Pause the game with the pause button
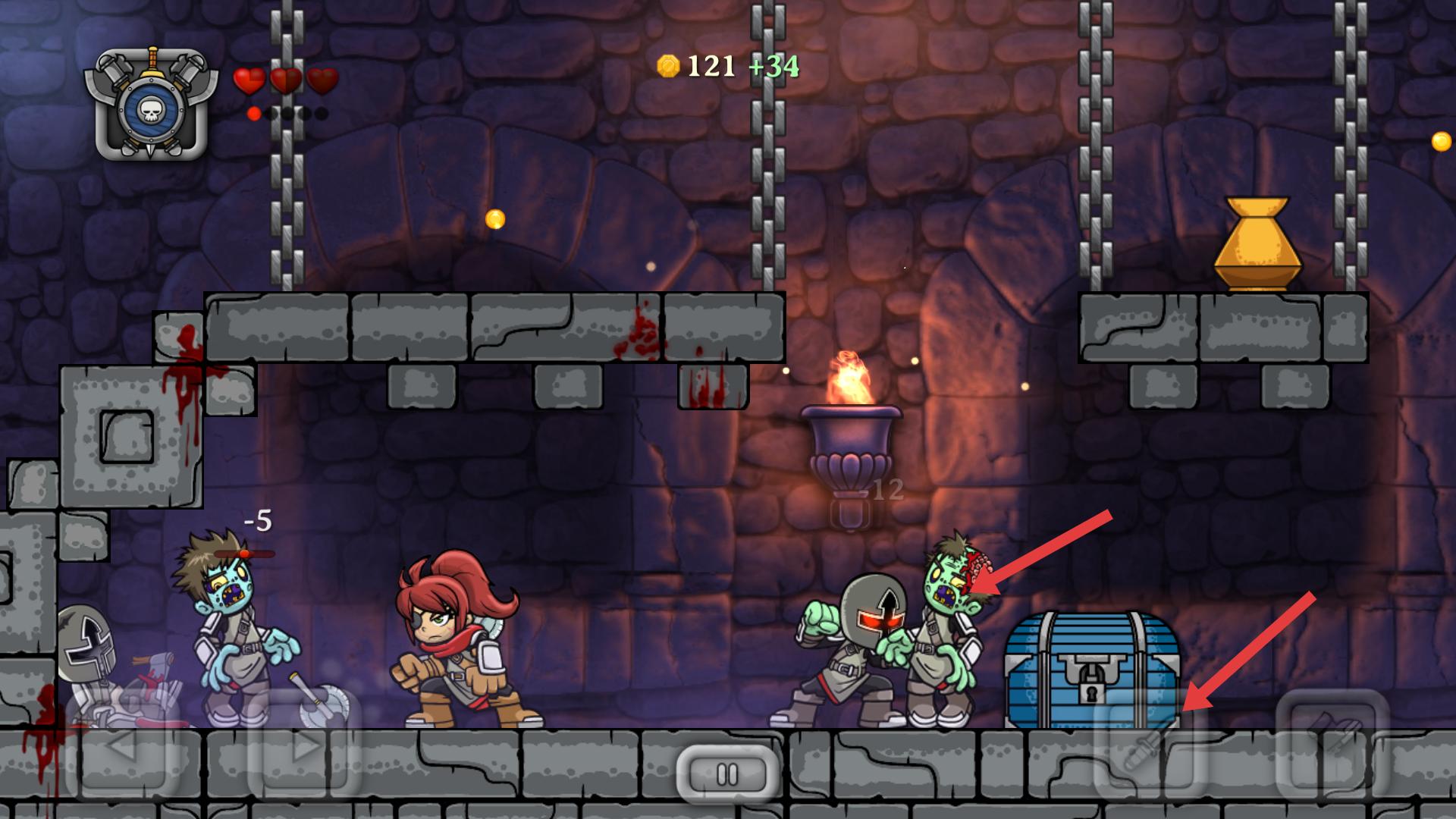 point(727,774)
